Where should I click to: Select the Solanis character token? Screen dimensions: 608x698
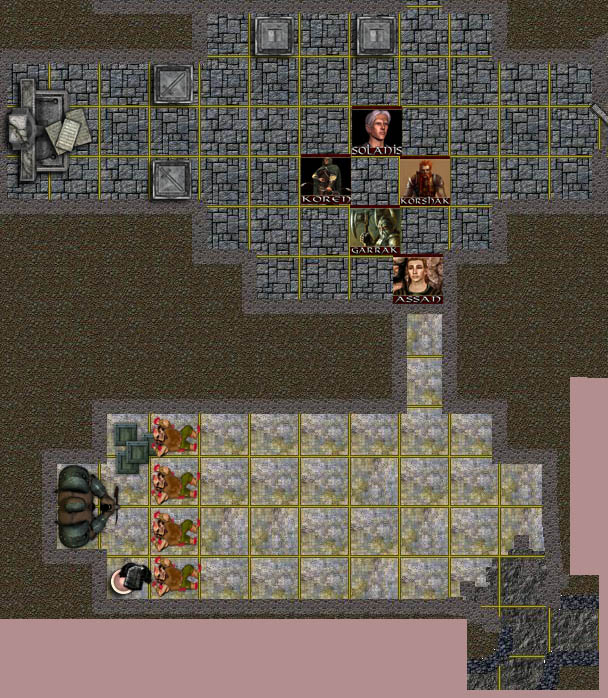point(376,130)
